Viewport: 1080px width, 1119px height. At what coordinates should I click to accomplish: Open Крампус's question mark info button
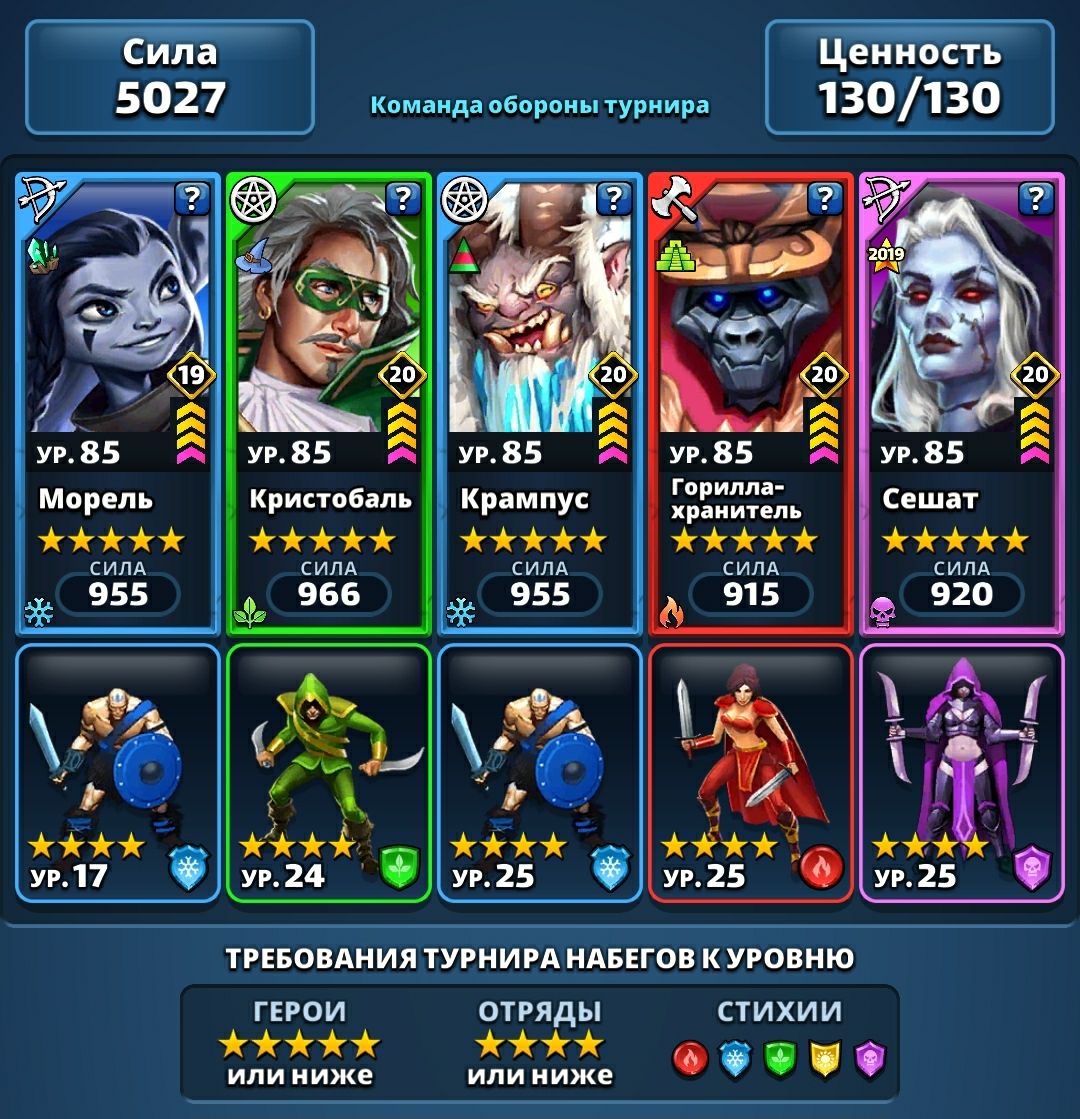point(614,199)
